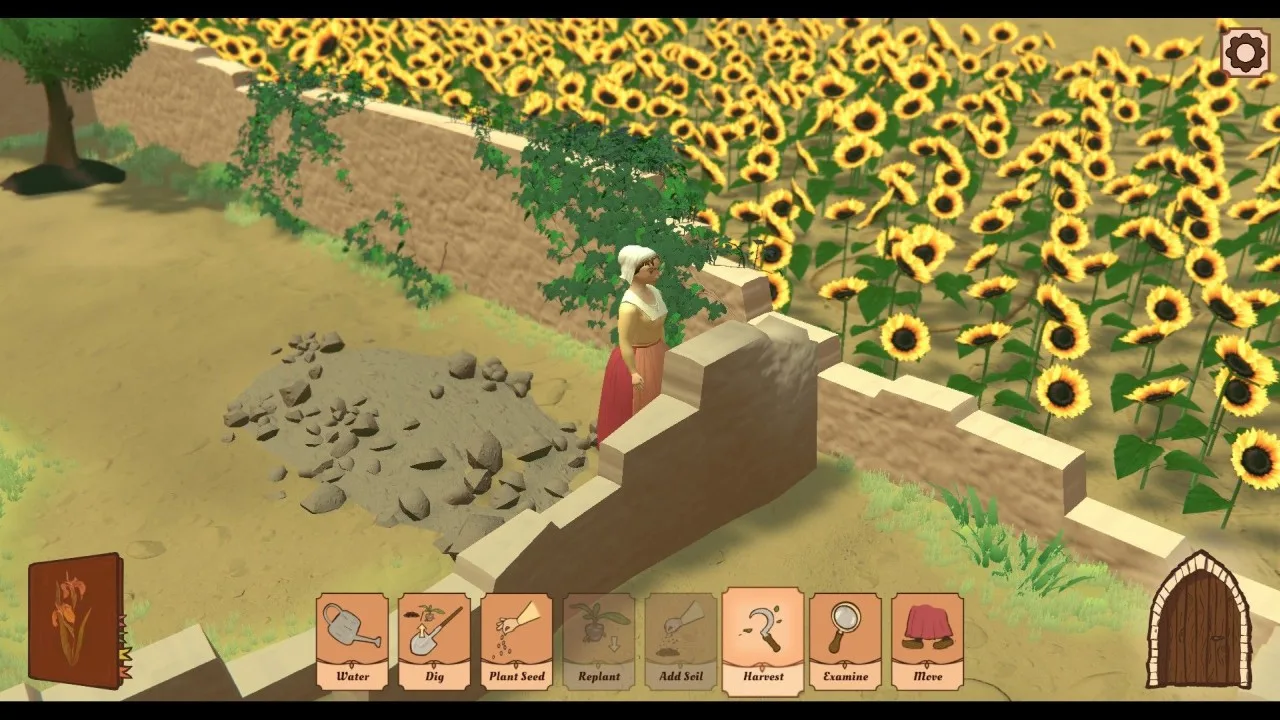This screenshot has width=1280, height=720.
Task: Open the red flower journal book
Action: tap(76, 620)
